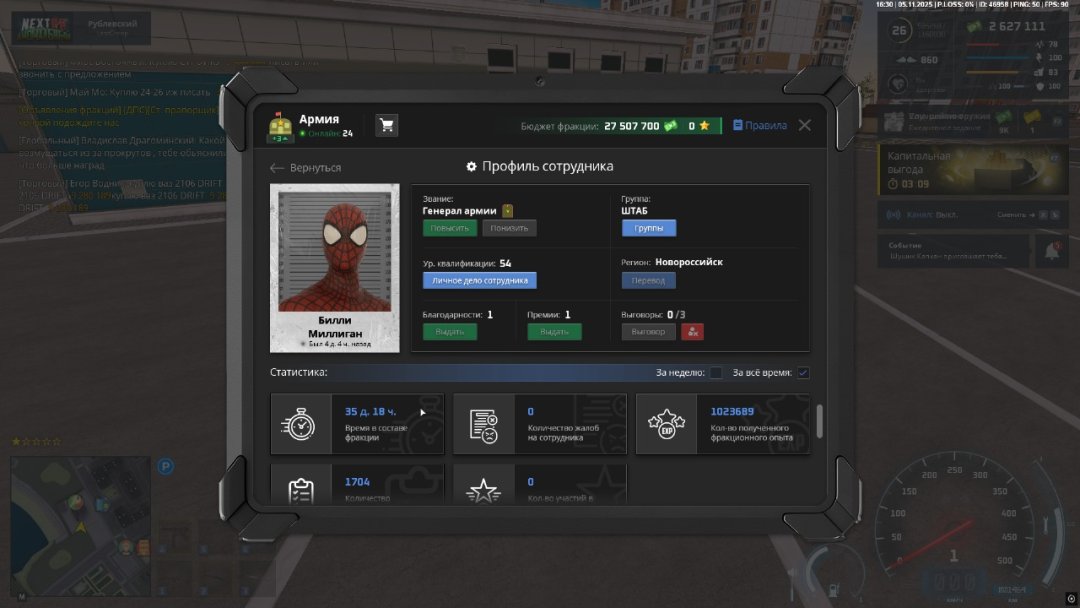Click the Перевод transfer button
This screenshot has width=1080, height=608.
[648, 281]
